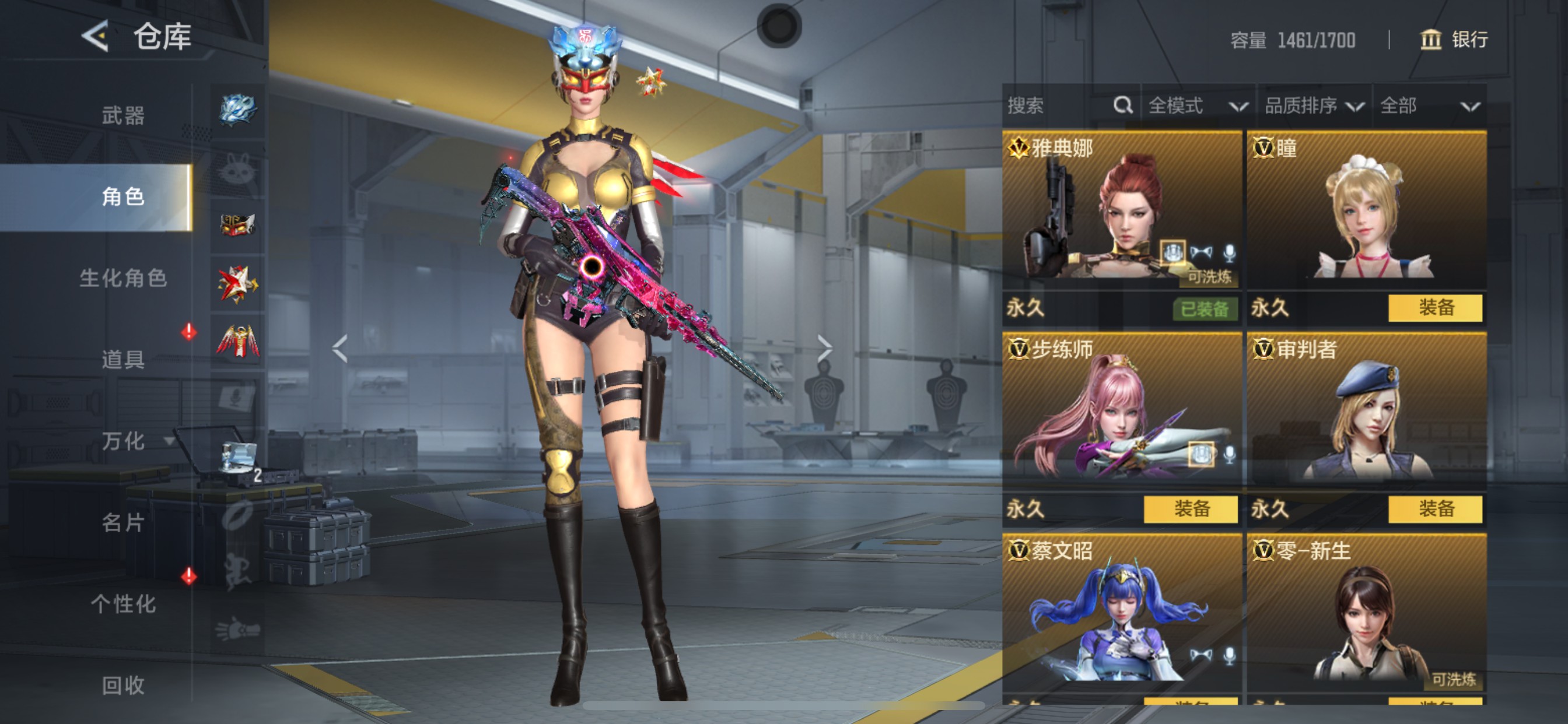The image size is (1568, 724).
Task: Open the 全部 filter dropdown
Action: click(1429, 106)
